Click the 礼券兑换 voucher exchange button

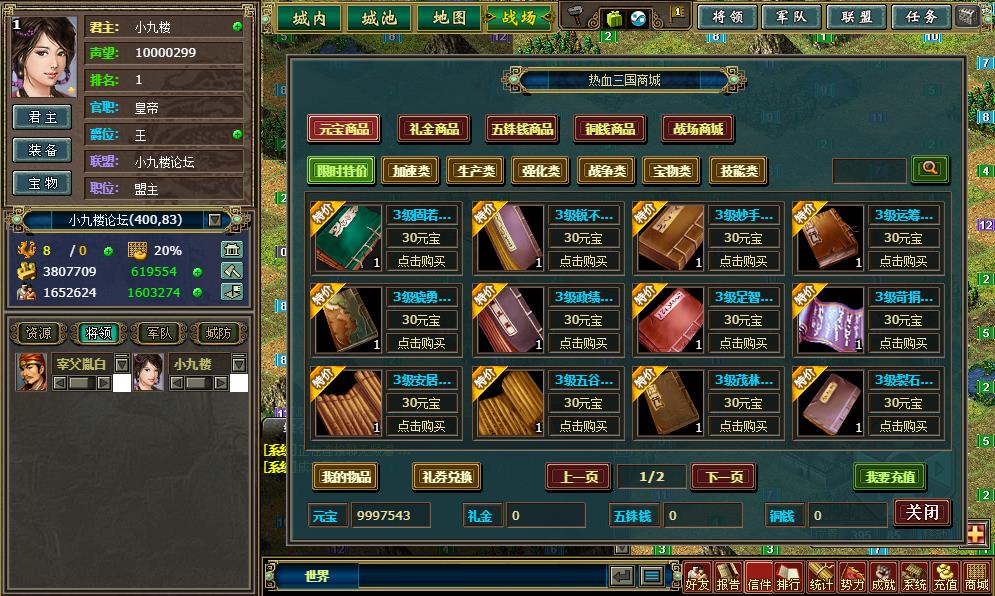[x=445, y=477]
